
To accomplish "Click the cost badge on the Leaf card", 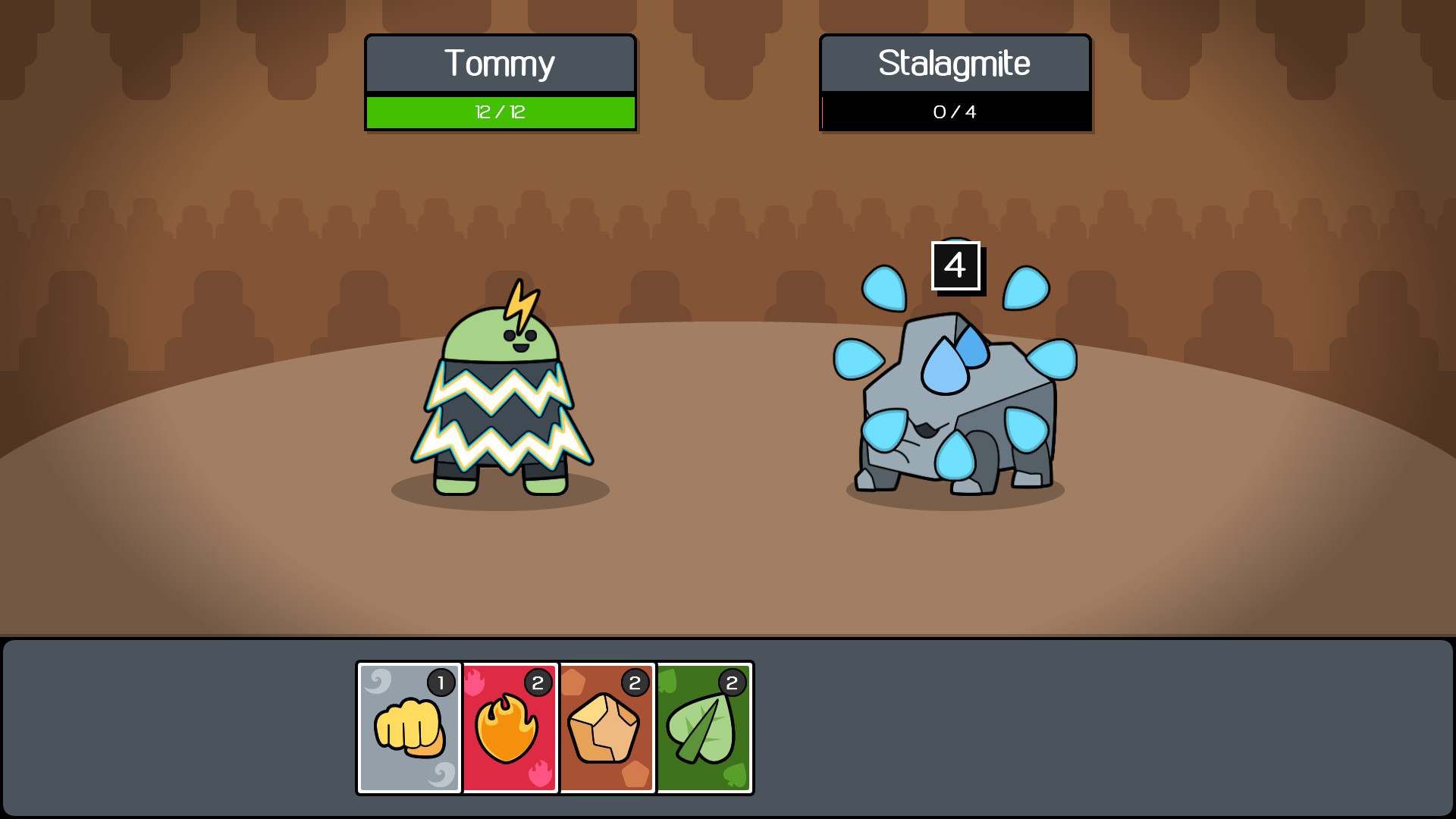I will [732, 682].
